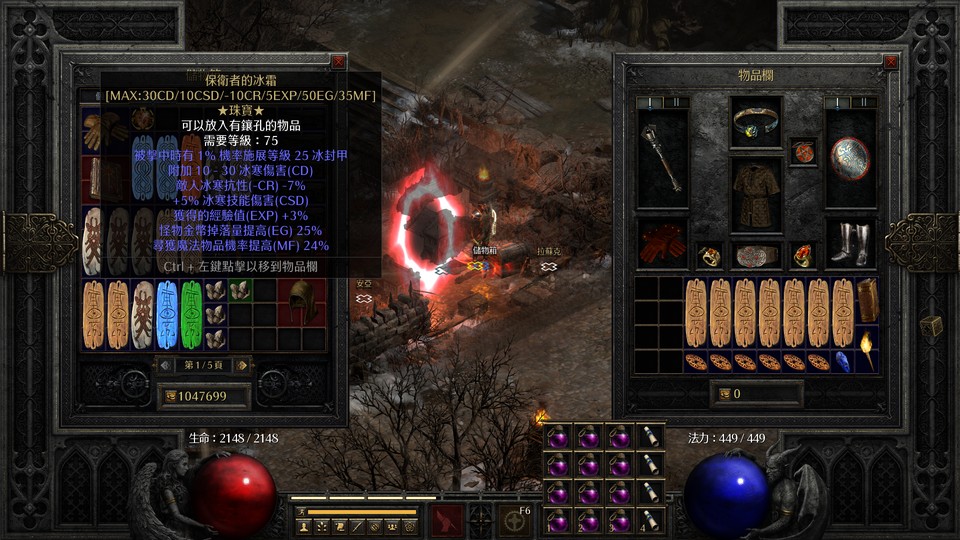Select the equipped boots slot
960x540 pixels.
click(x=851, y=244)
